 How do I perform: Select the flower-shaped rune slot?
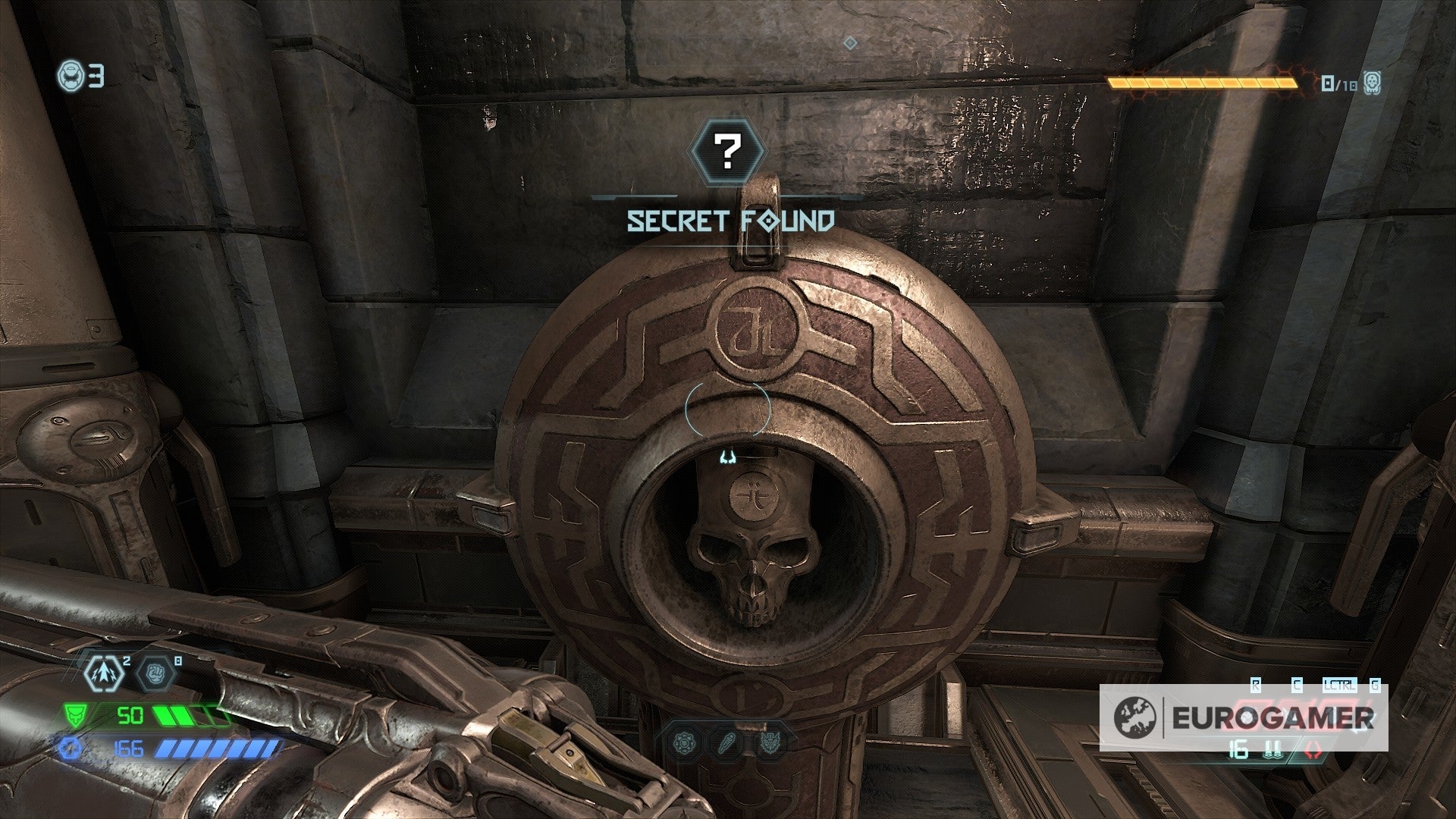pos(686,743)
